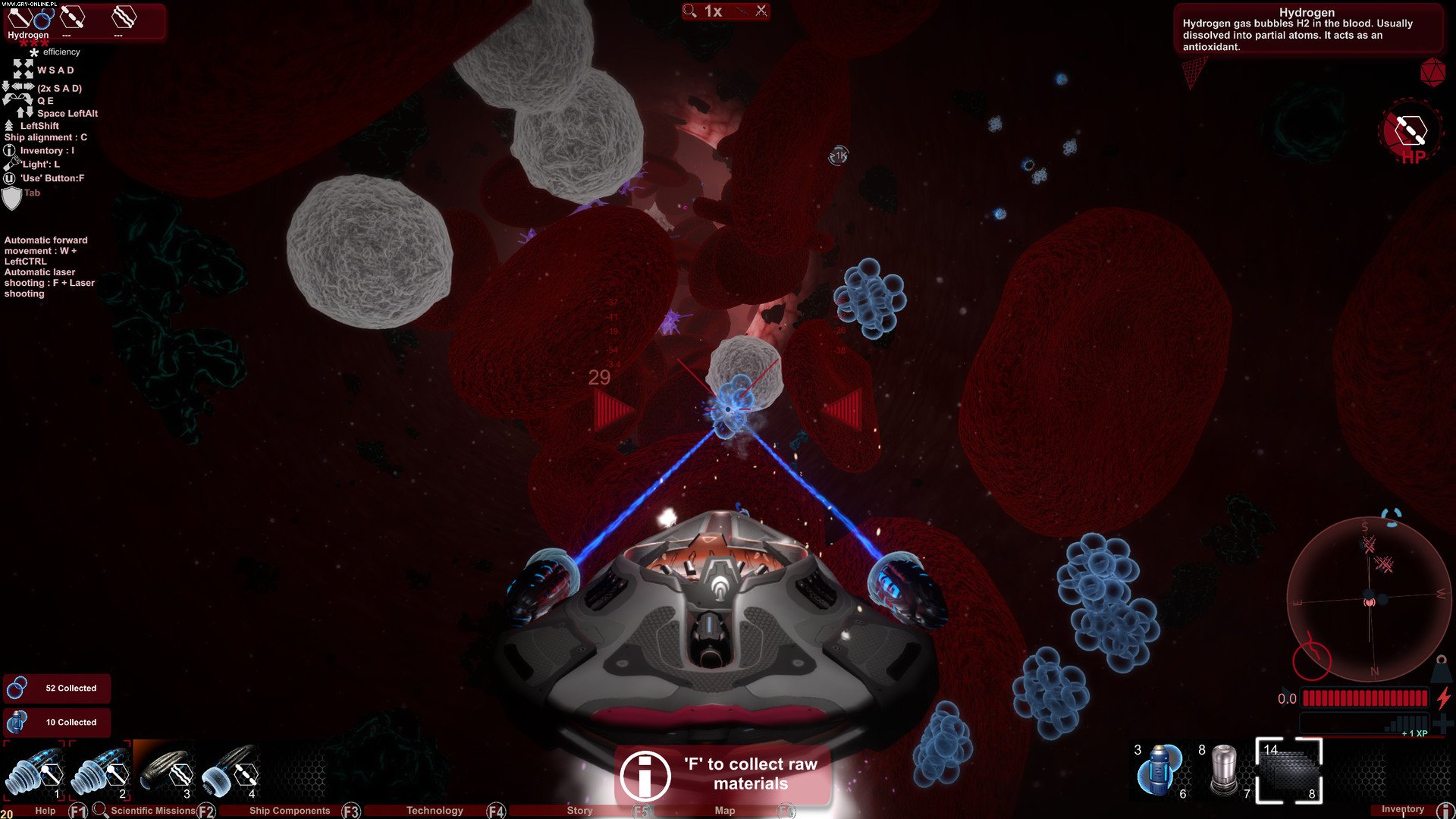1456x819 pixels.
Task: Click the 1x zoom magnifier control
Action: point(704,11)
